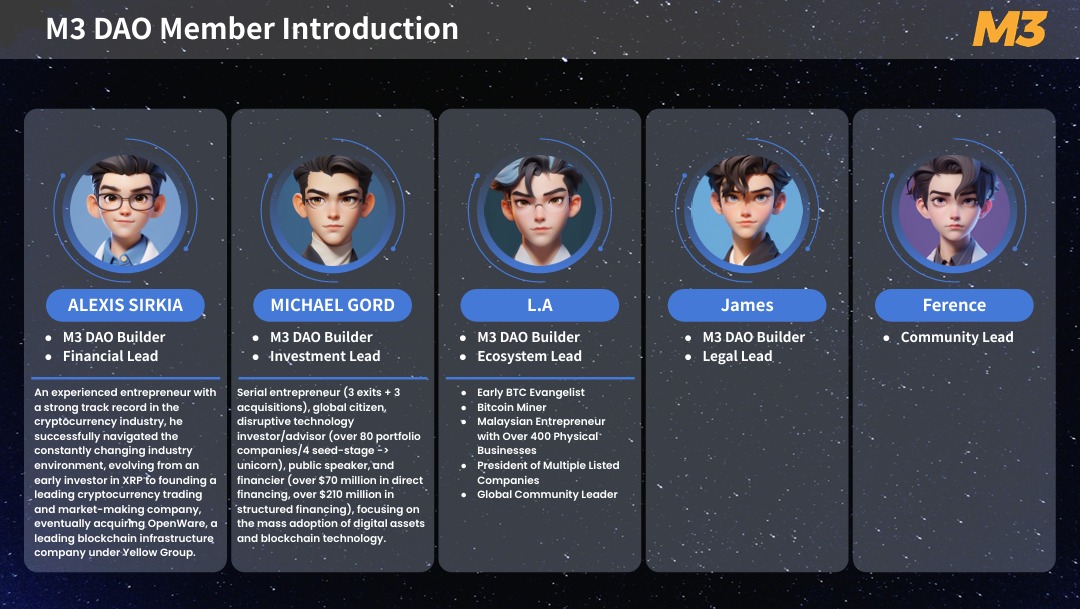This screenshot has width=1080, height=609.
Task: Click the L.A name button
Action: point(539,305)
